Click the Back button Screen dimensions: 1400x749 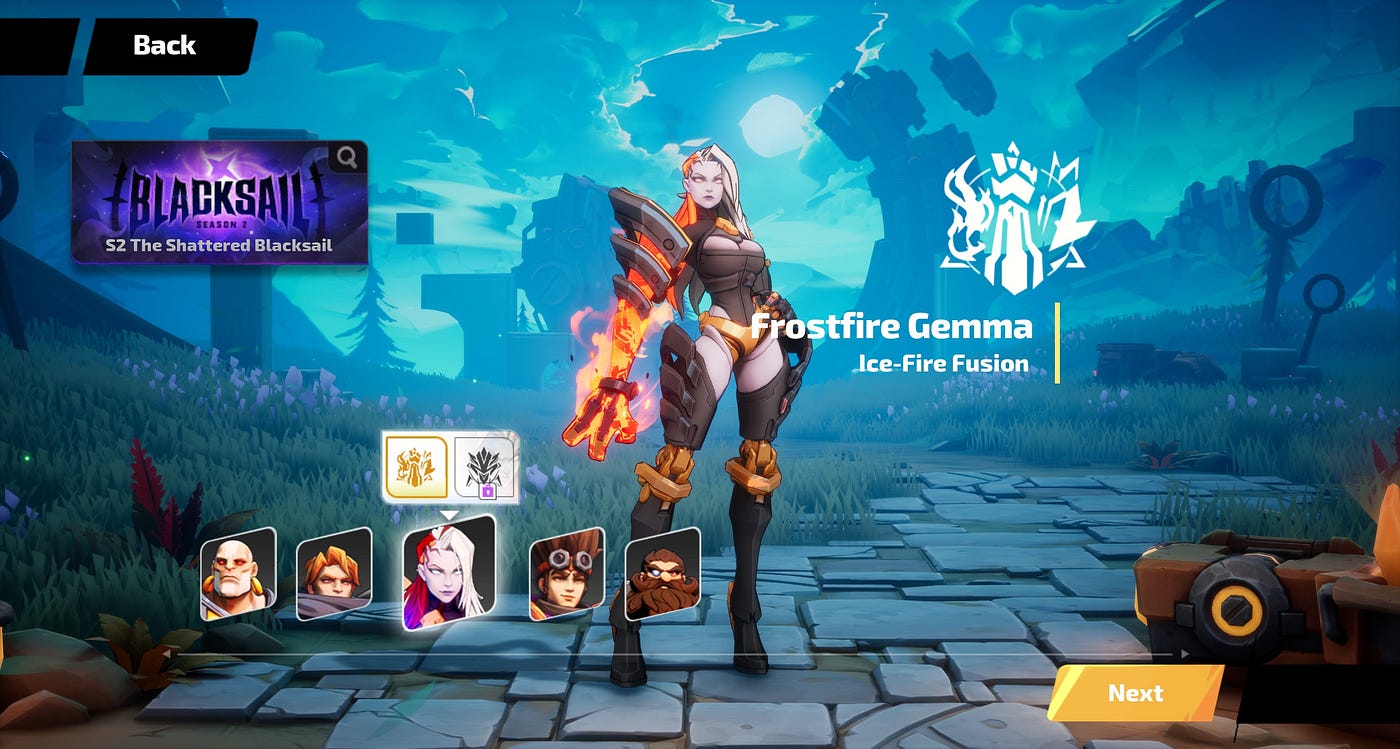163,44
